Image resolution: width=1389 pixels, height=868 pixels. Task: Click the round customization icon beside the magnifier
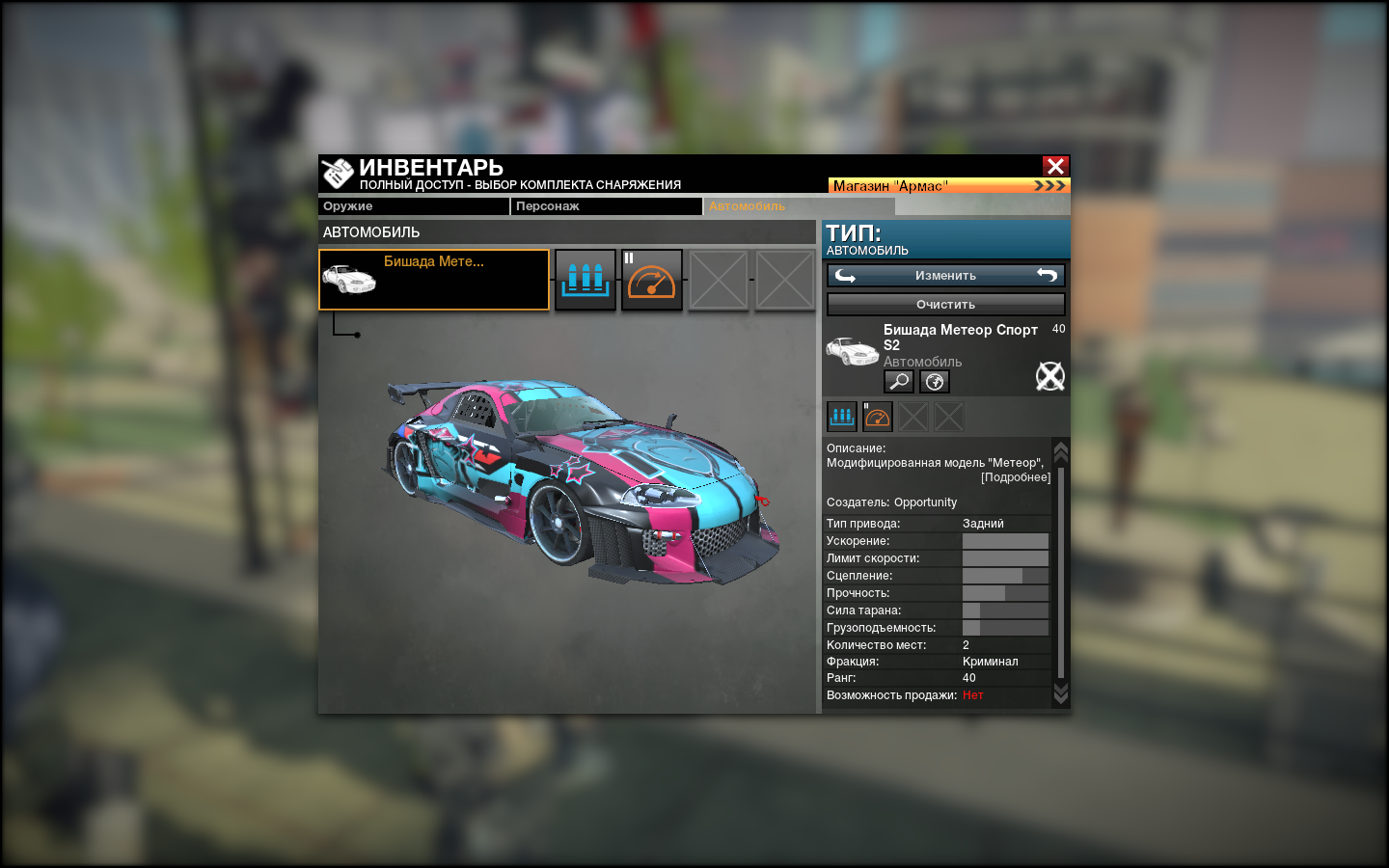pyautogui.click(x=935, y=382)
